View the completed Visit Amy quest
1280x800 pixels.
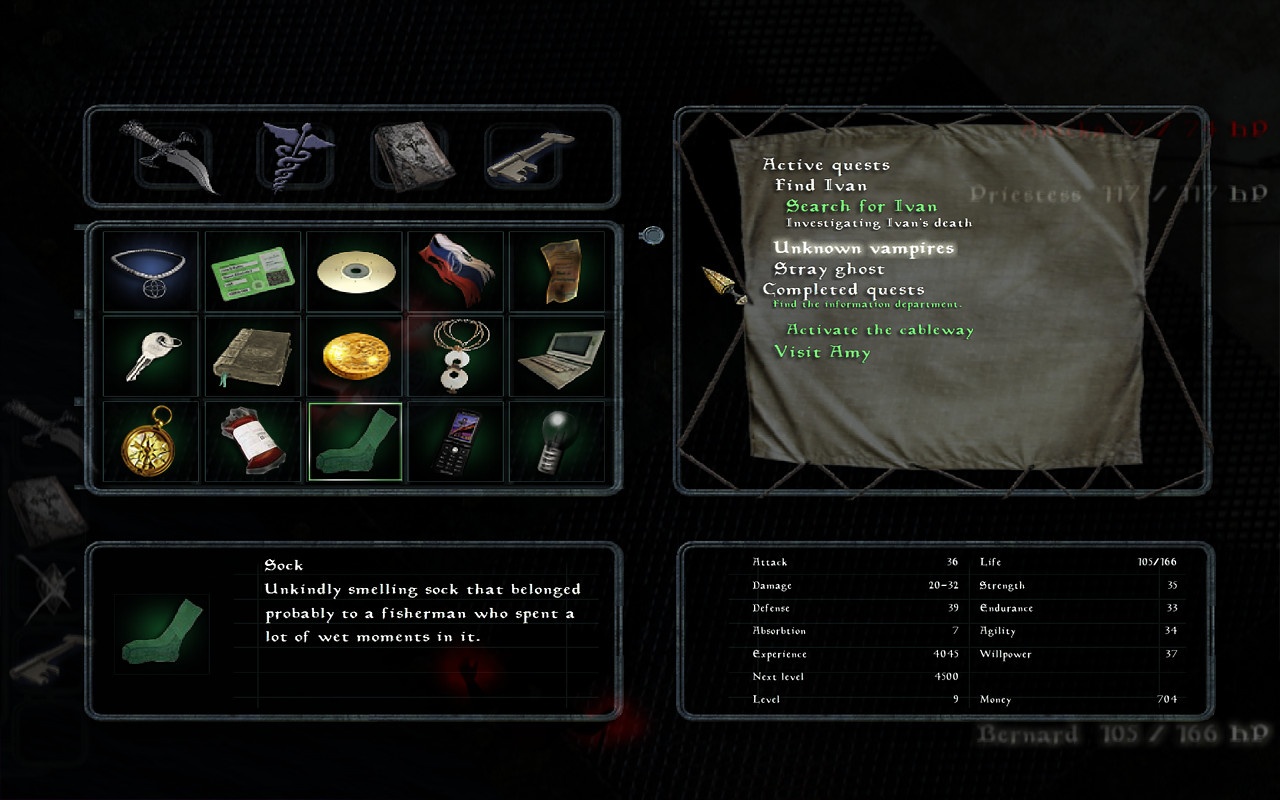822,352
